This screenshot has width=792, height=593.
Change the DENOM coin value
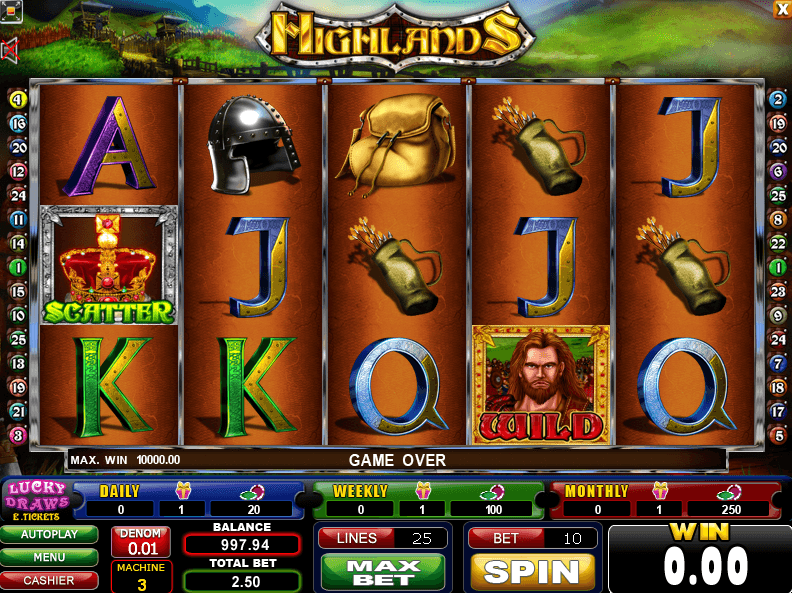pos(140,541)
